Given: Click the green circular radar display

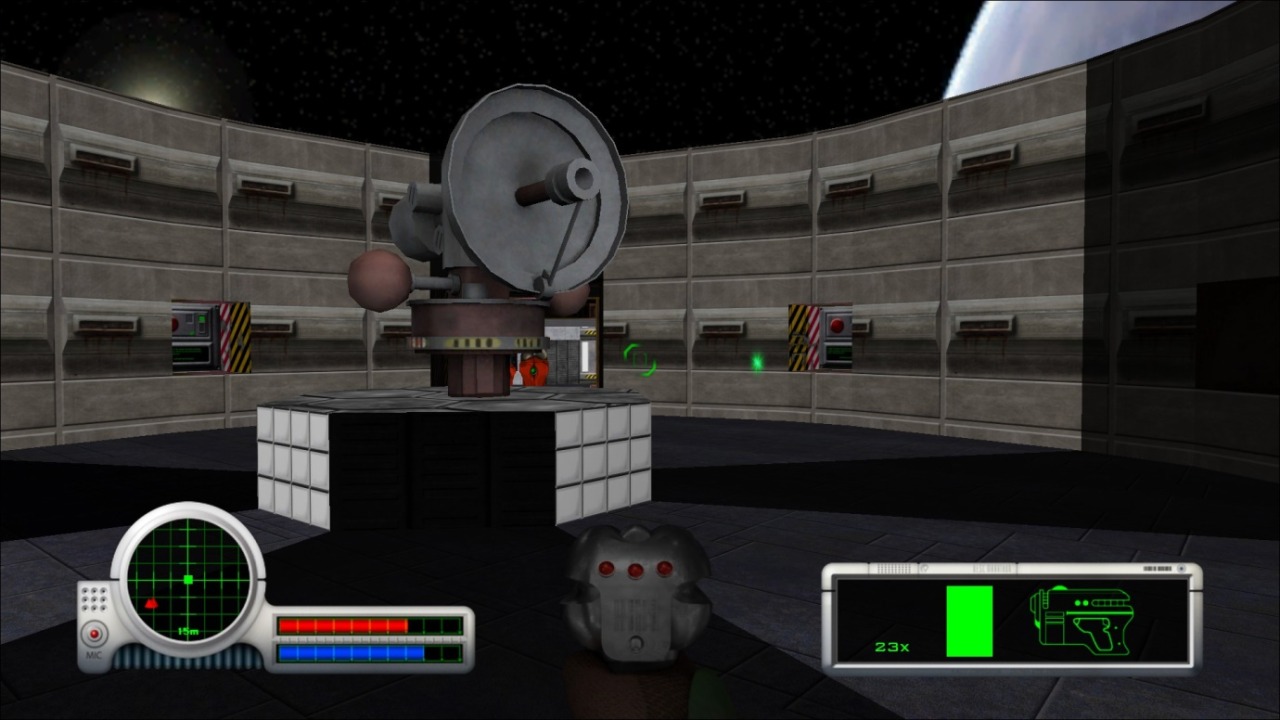Looking at the screenshot, I should point(188,580).
